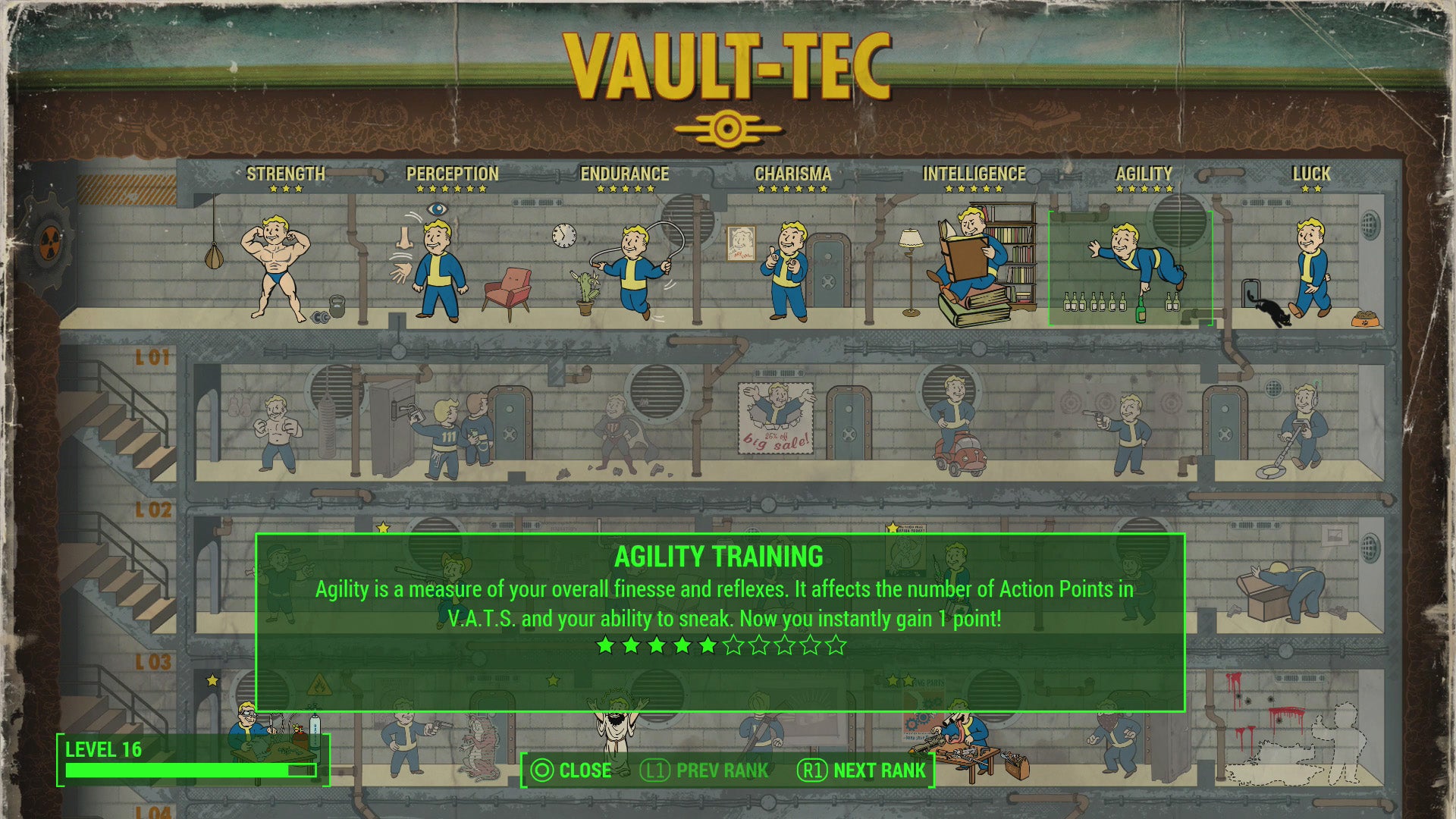This screenshot has height=819, width=1456.
Task: Open the Strength column header
Action: point(286,174)
